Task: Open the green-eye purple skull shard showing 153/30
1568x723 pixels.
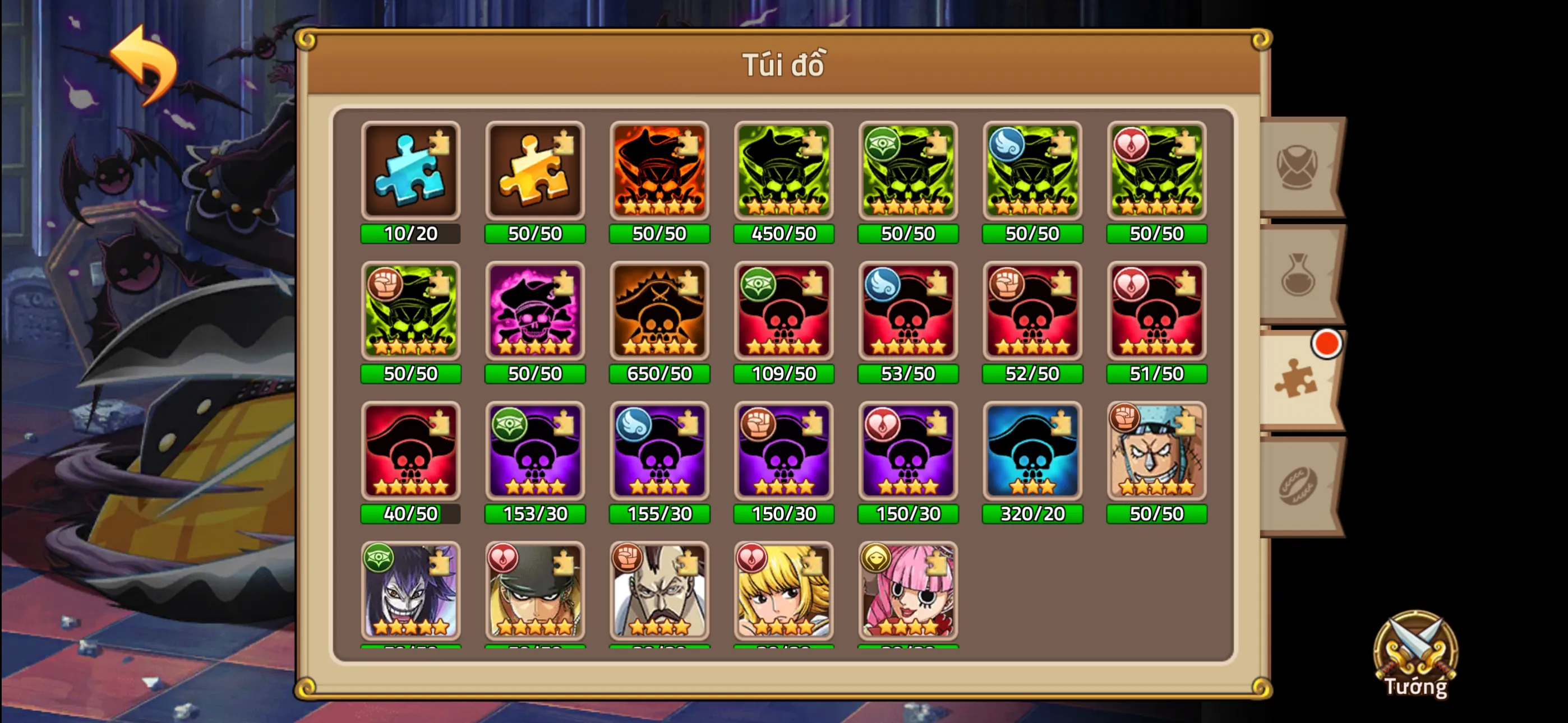Action: (x=534, y=452)
